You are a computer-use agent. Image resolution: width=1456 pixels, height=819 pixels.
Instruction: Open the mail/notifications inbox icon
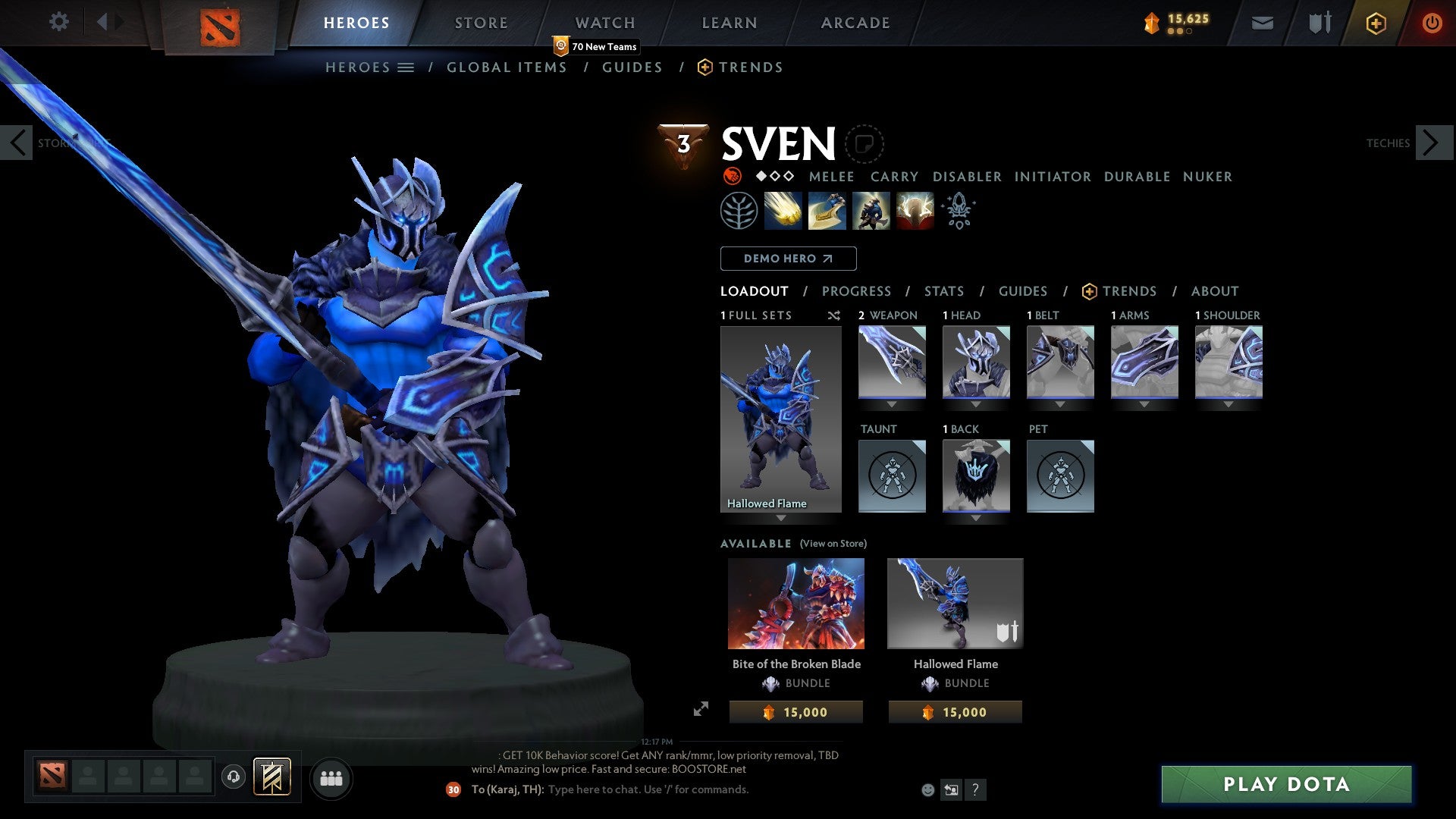tap(1262, 23)
